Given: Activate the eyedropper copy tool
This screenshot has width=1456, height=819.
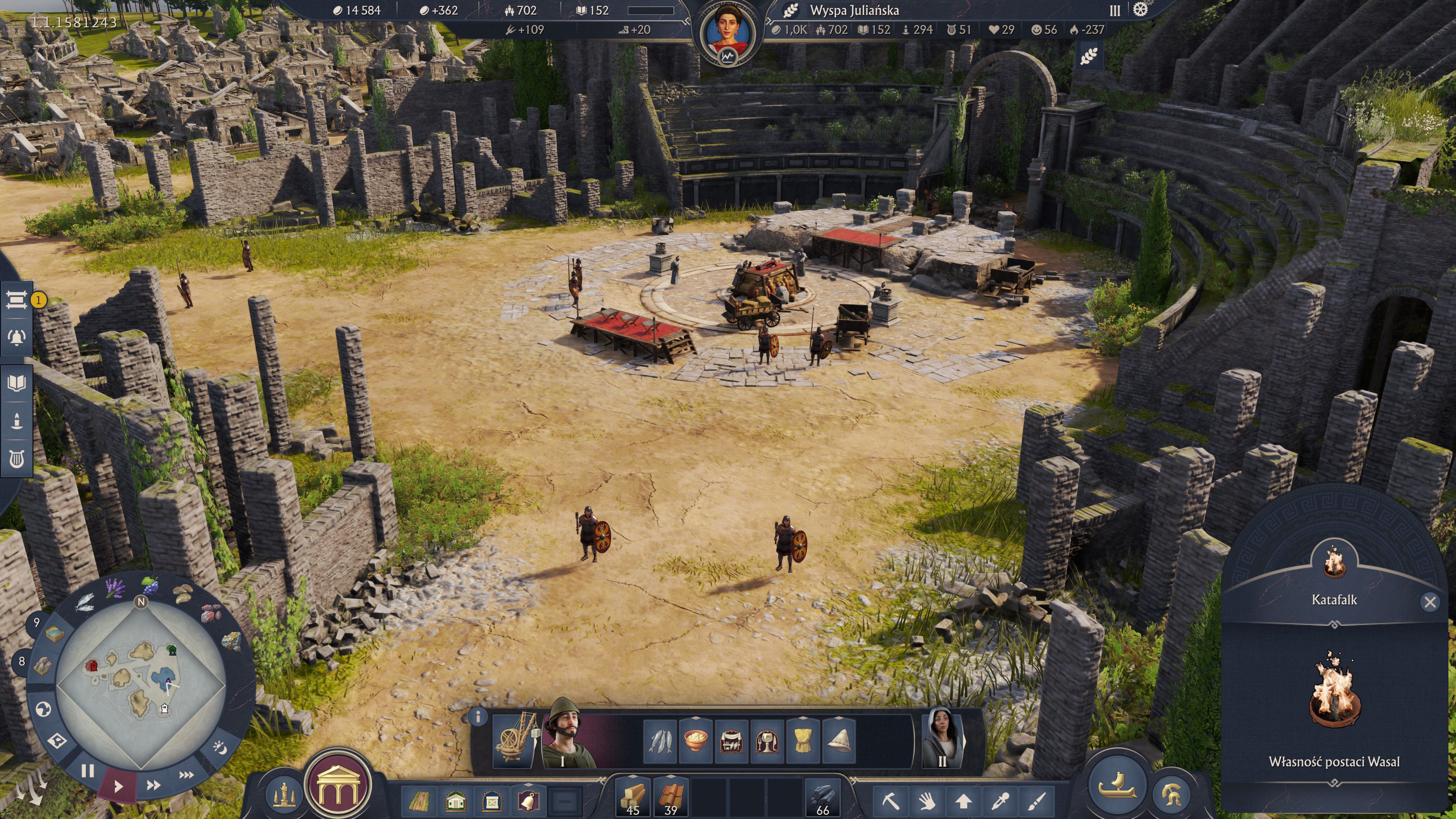Looking at the screenshot, I should (1001, 801).
